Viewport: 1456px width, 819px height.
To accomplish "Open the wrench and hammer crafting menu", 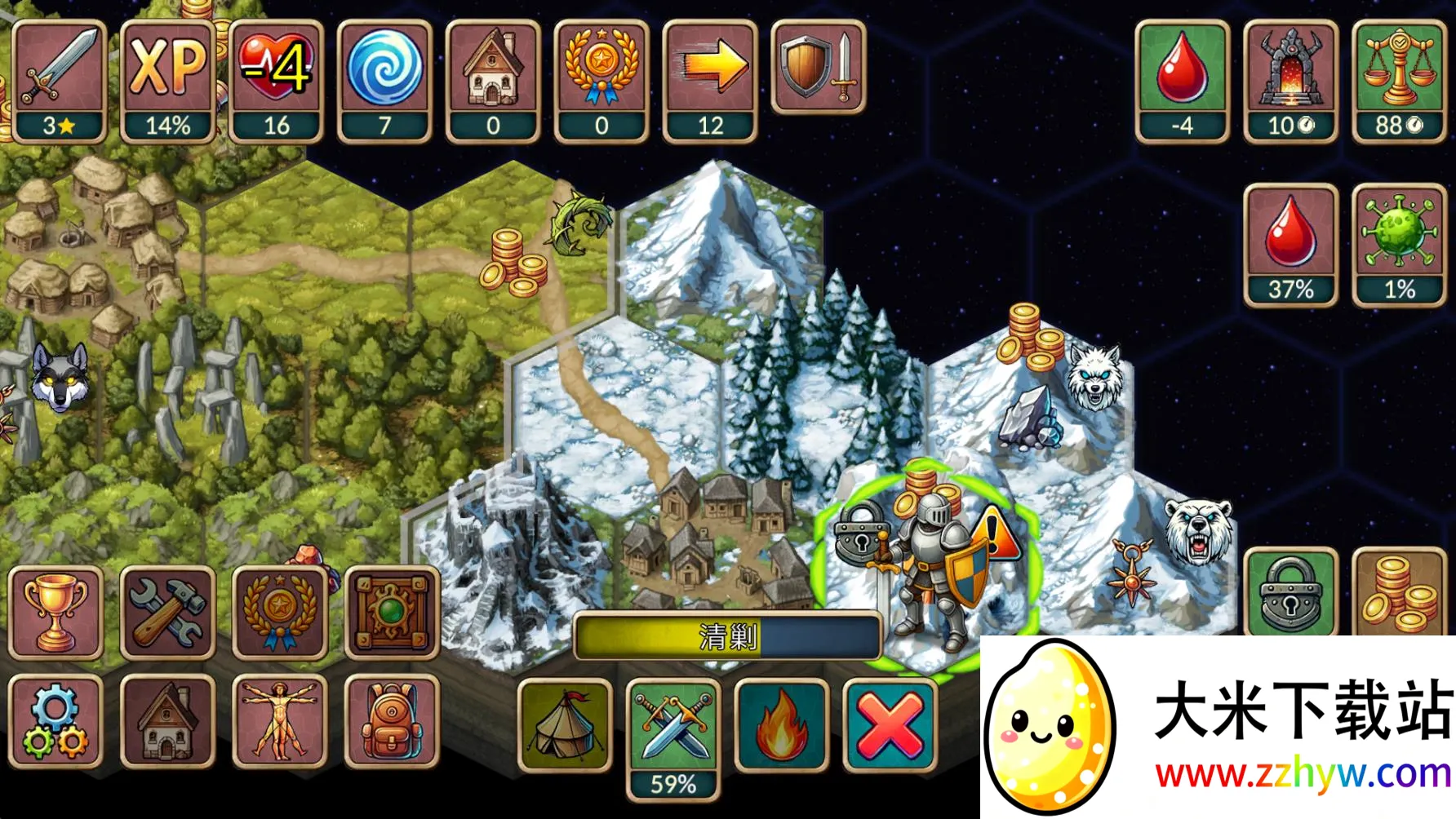I will [x=167, y=613].
